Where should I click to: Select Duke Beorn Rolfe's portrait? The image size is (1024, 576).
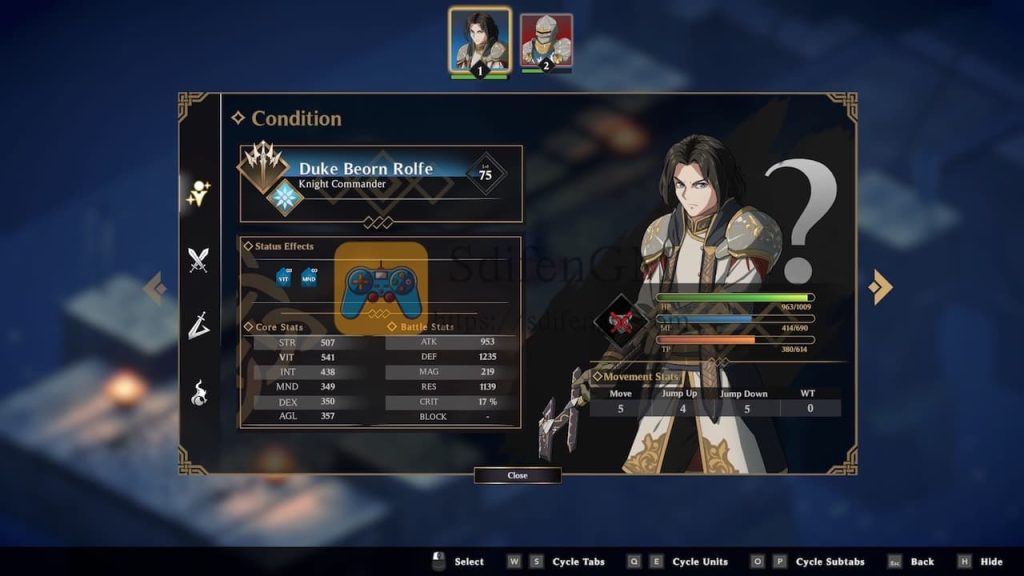pos(479,41)
